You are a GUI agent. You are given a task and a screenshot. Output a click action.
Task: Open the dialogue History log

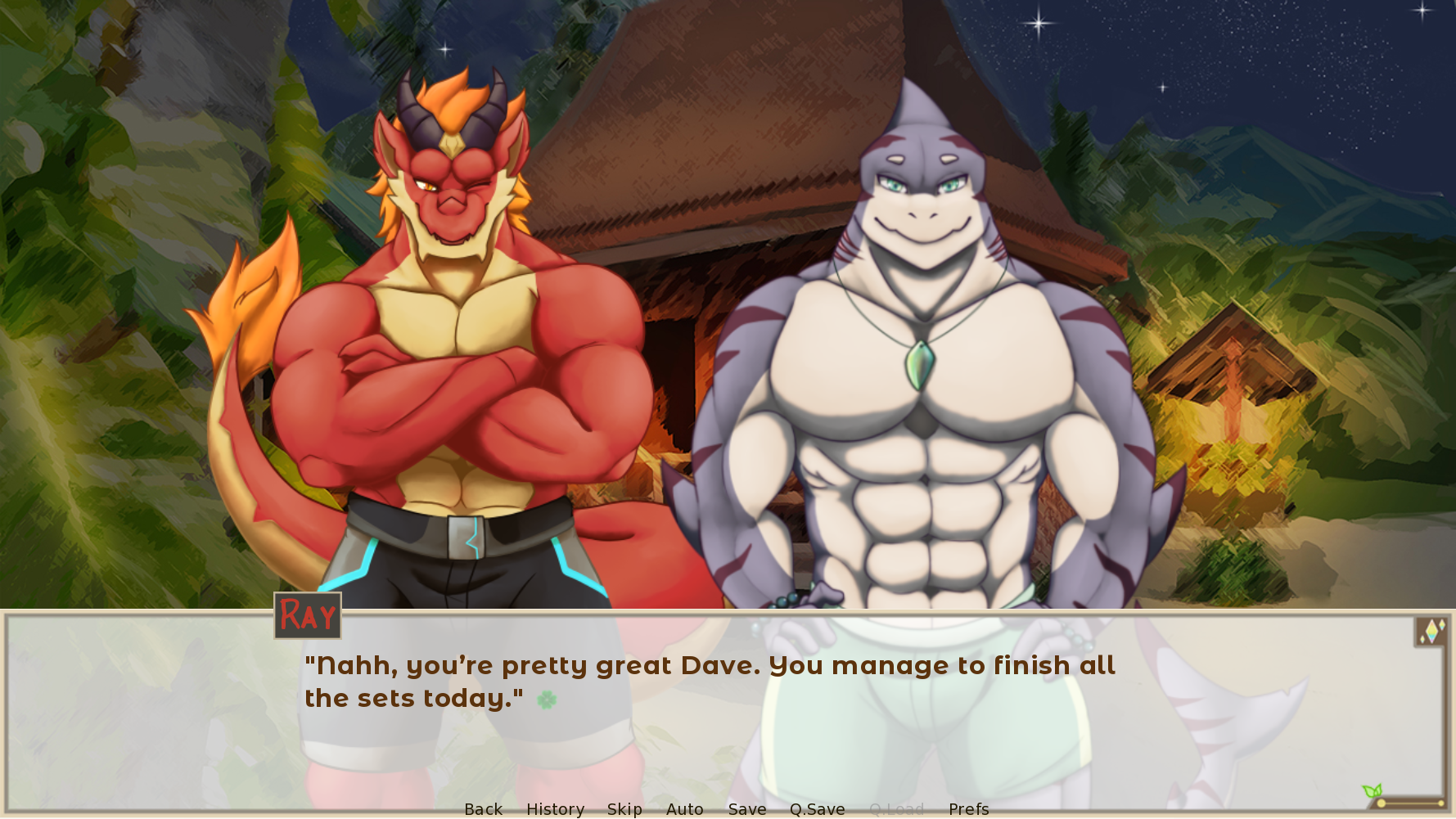(x=555, y=808)
